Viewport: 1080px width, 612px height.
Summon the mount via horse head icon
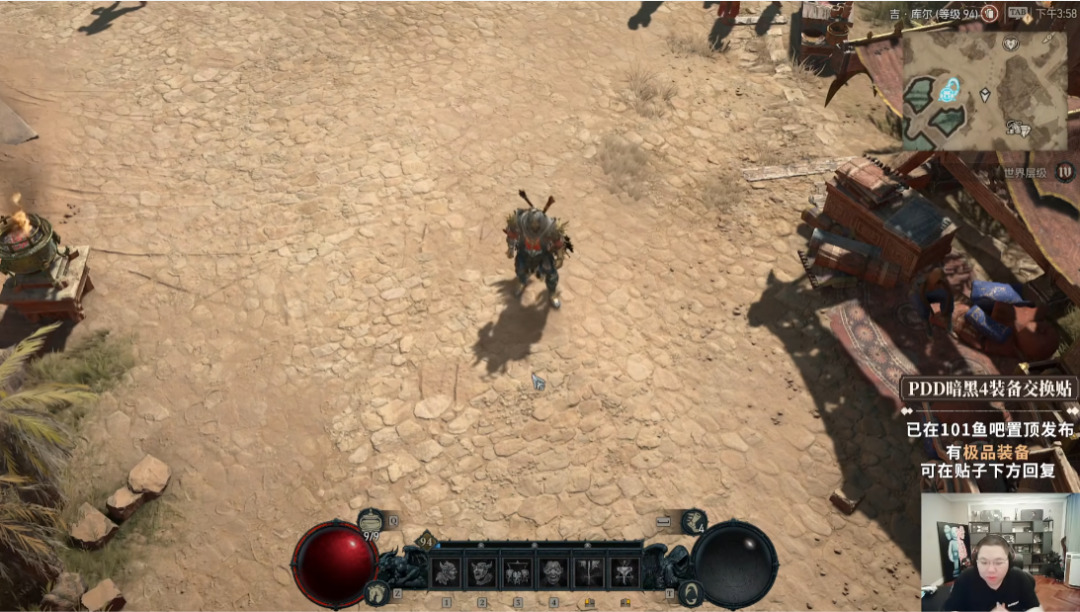[377, 592]
